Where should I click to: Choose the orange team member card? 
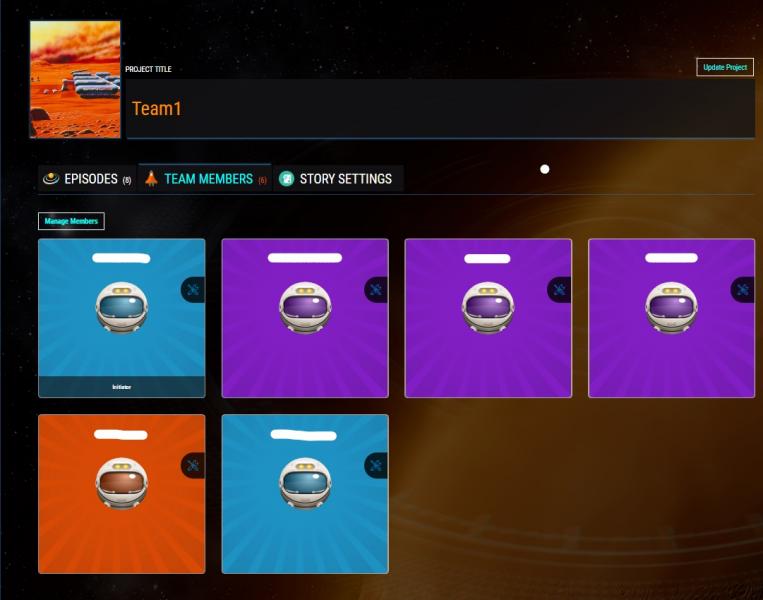click(x=121, y=494)
